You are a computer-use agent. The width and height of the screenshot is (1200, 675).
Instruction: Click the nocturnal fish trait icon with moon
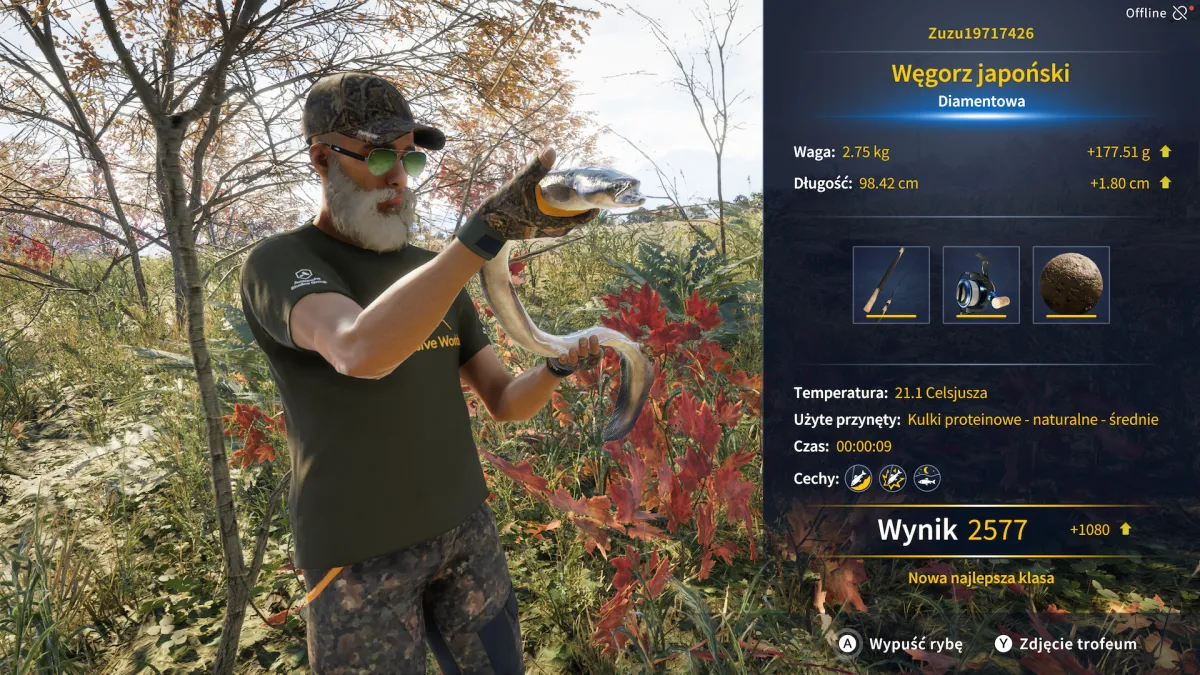927,478
